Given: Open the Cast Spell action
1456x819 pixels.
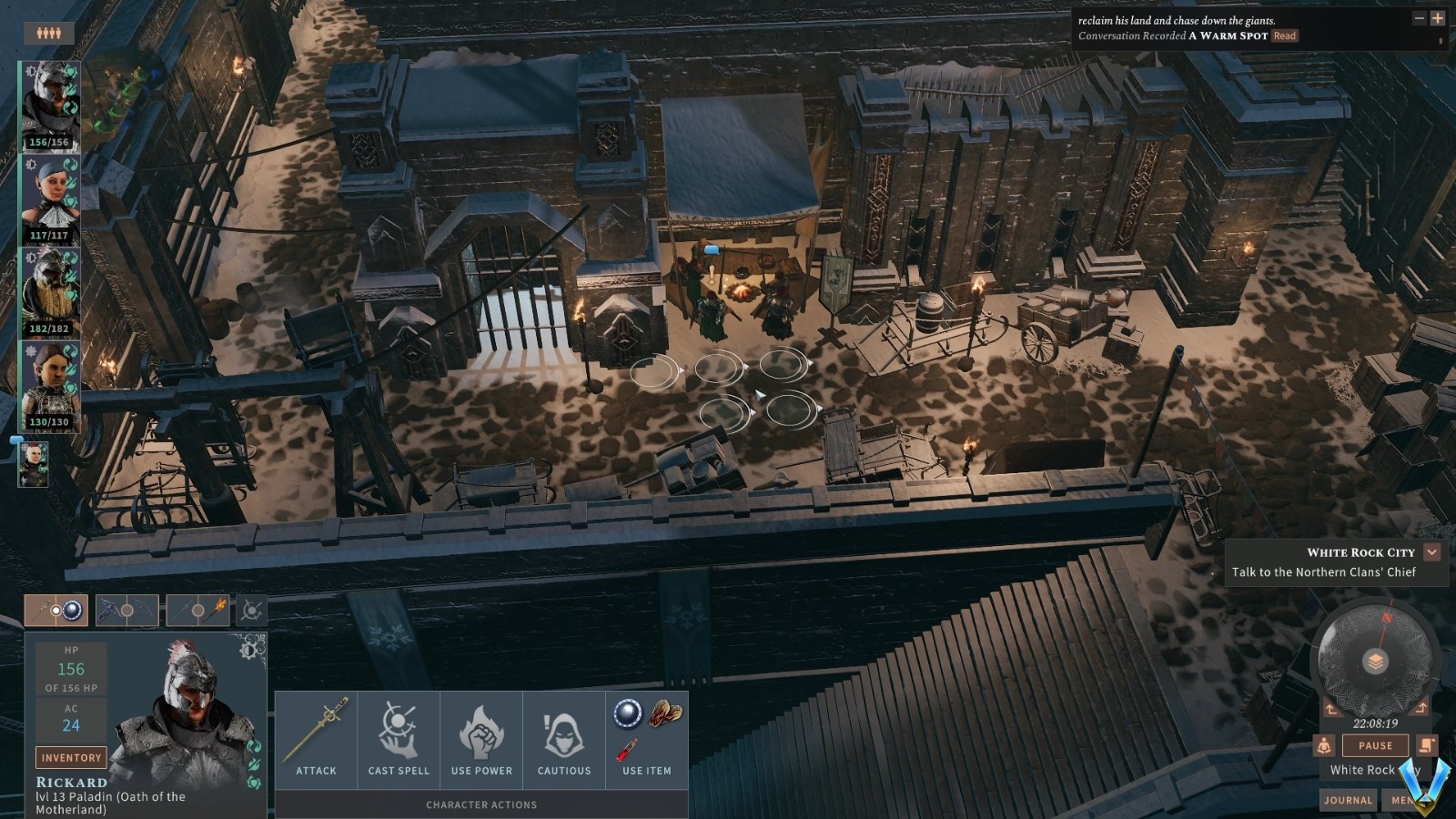Looking at the screenshot, I should tap(399, 738).
